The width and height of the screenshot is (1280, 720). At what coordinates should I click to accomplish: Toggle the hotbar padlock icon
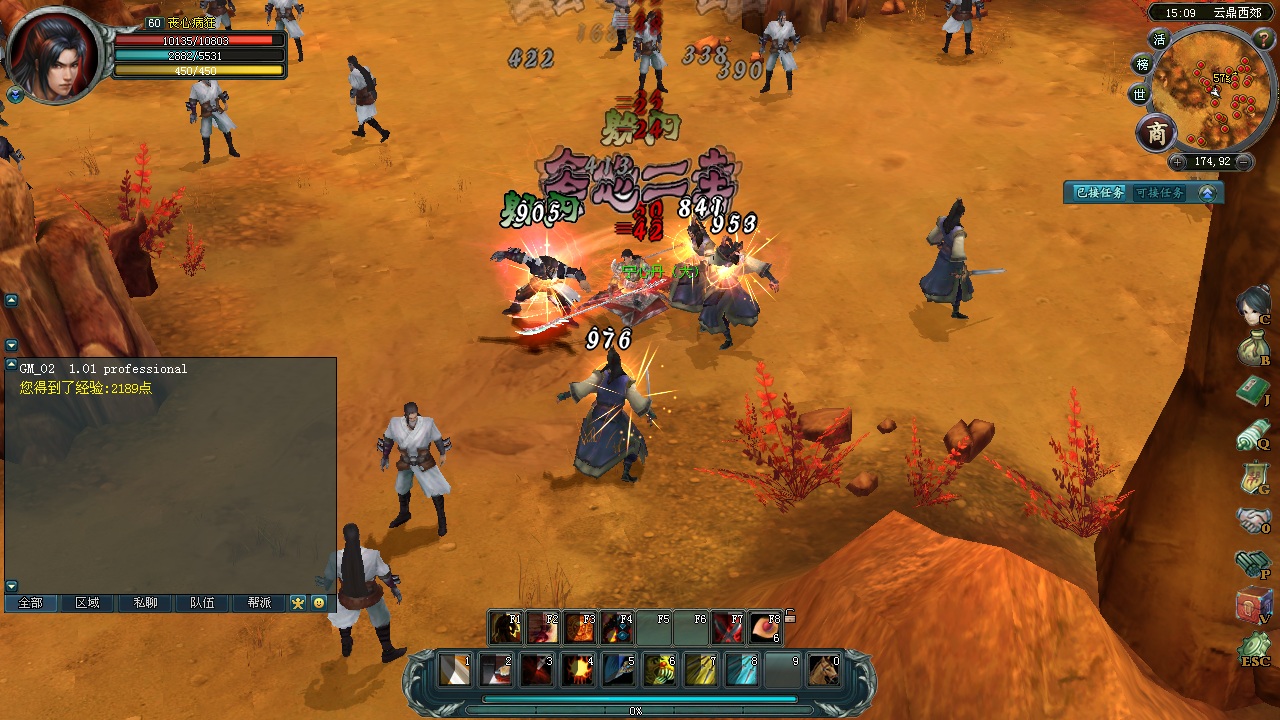790,617
